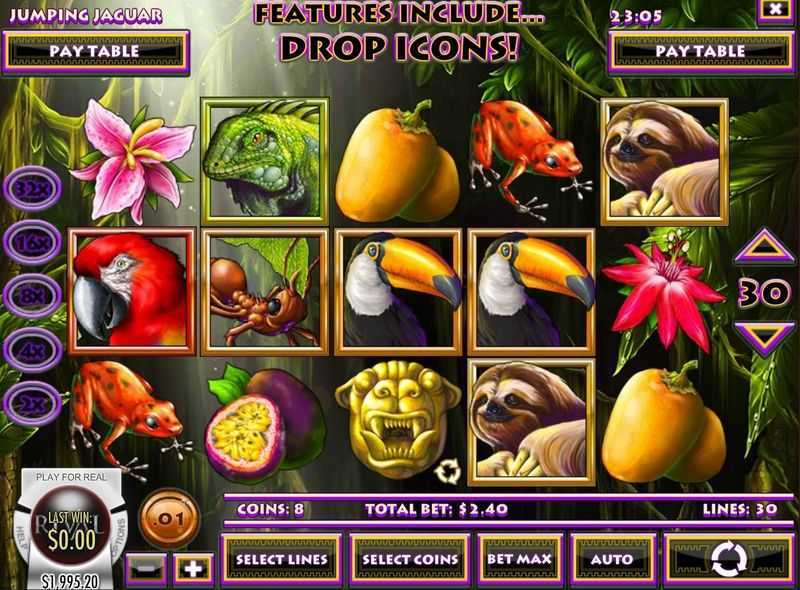This screenshot has width=800, height=590.
Task: Click the Select Coins button
Action: point(410,558)
